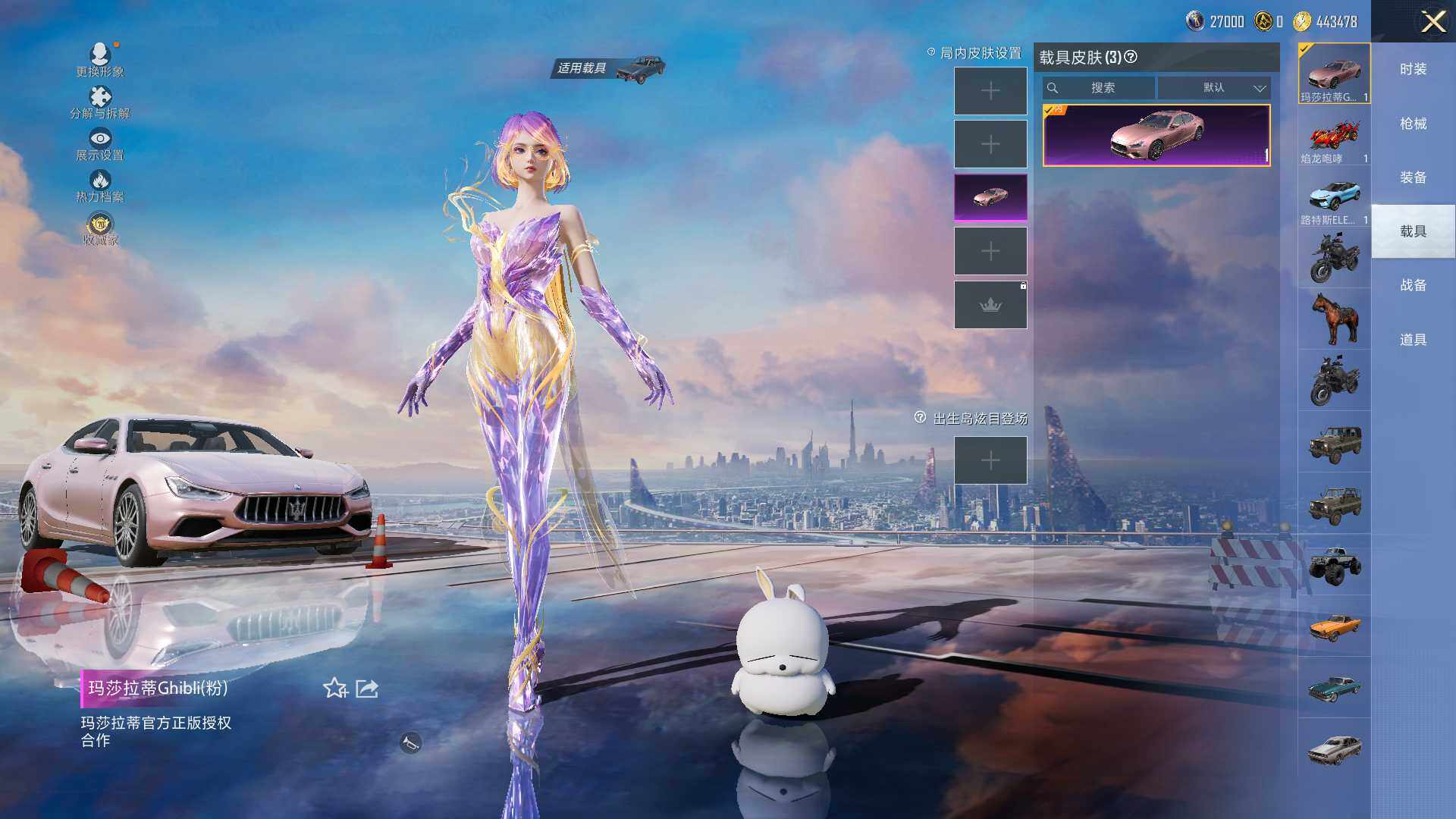Choose the monster truck thumbnail
This screenshot has width=1456, height=819.
[x=1334, y=565]
